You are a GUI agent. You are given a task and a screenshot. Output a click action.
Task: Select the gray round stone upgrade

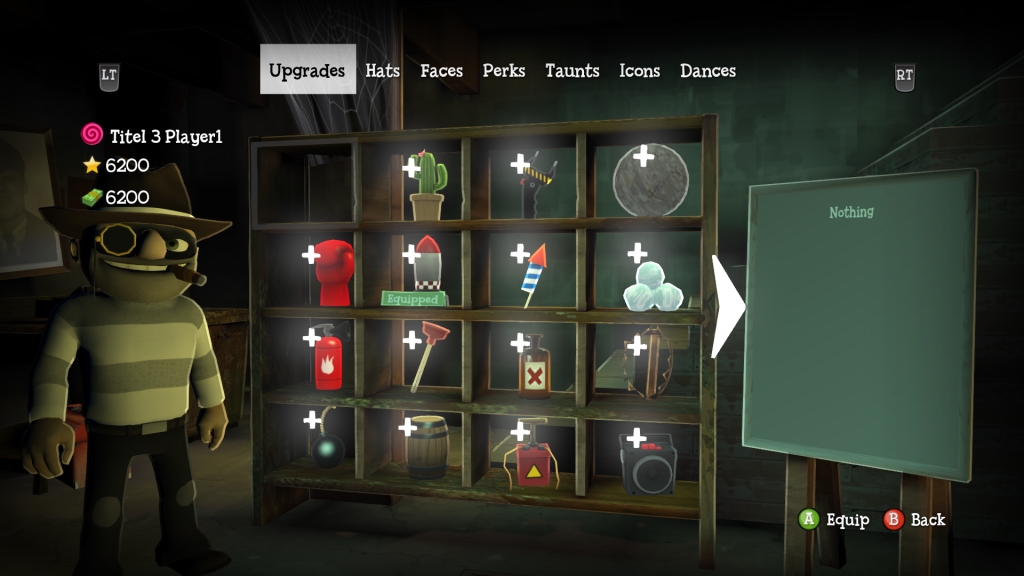click(651, 181)
